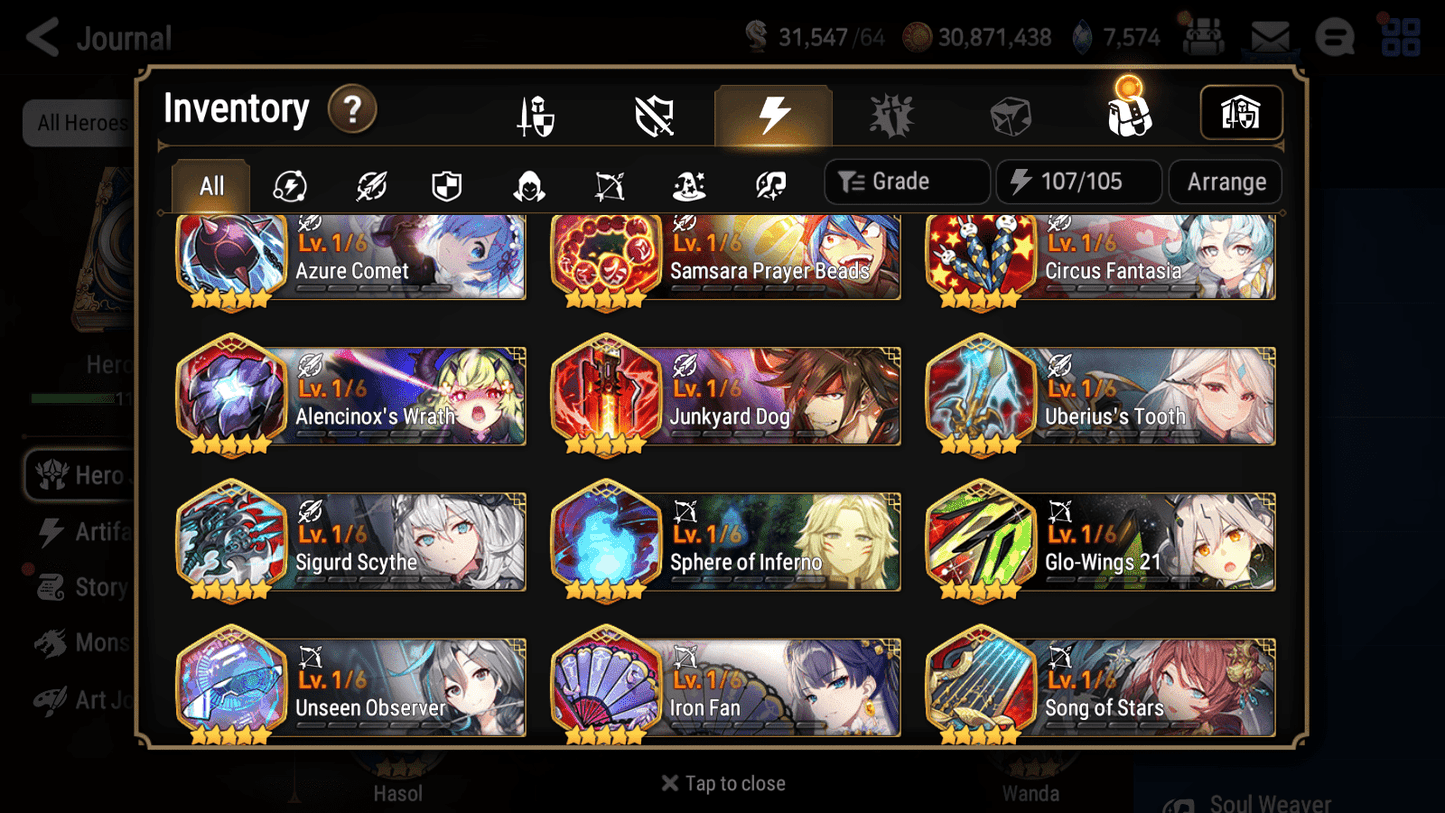
Task: Filter artifacts by Mage using the wizard hat icon
Action: [688, 185]
